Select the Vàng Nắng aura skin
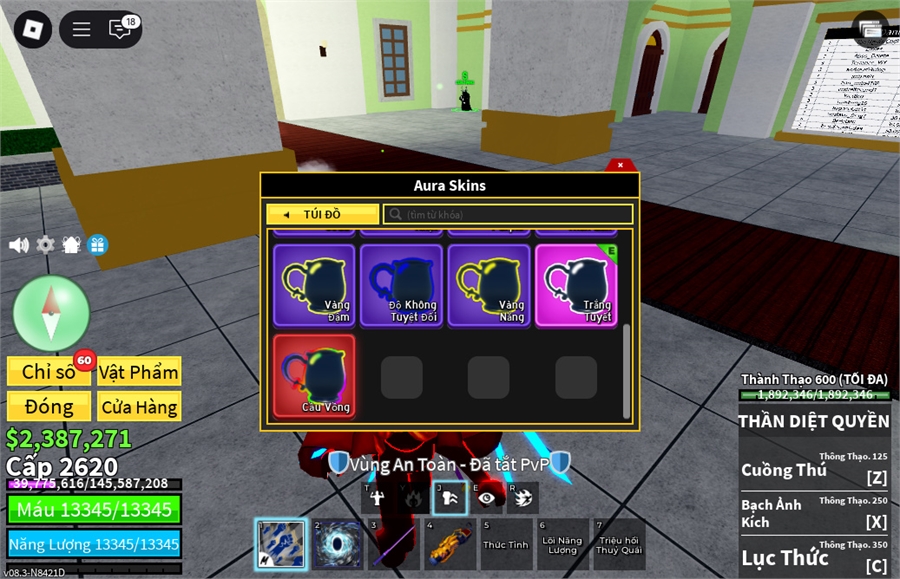Screen dimensions: 900x579 (x=488, y=285)
